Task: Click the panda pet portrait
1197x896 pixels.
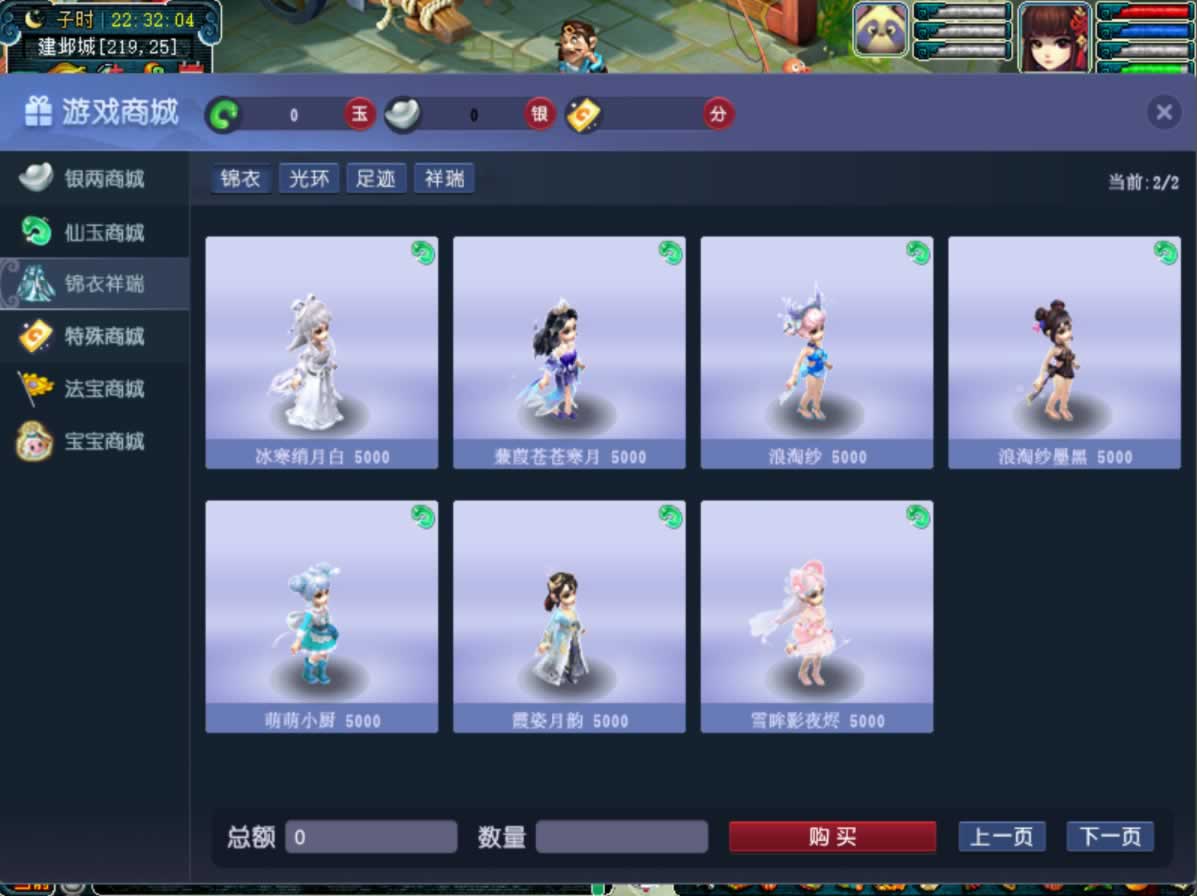Action: pos(880,30)
